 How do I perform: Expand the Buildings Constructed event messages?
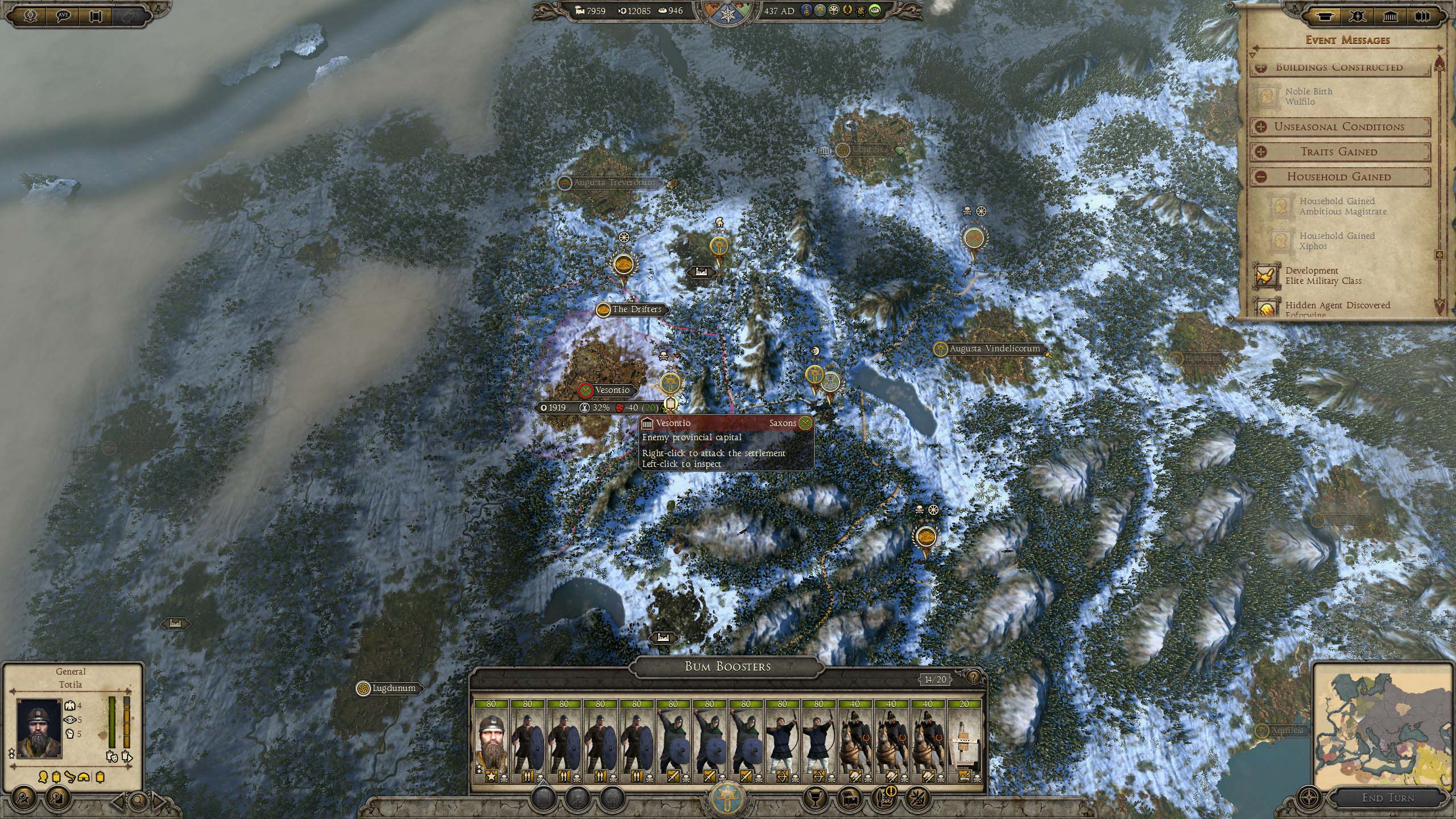pos(1260,67)
